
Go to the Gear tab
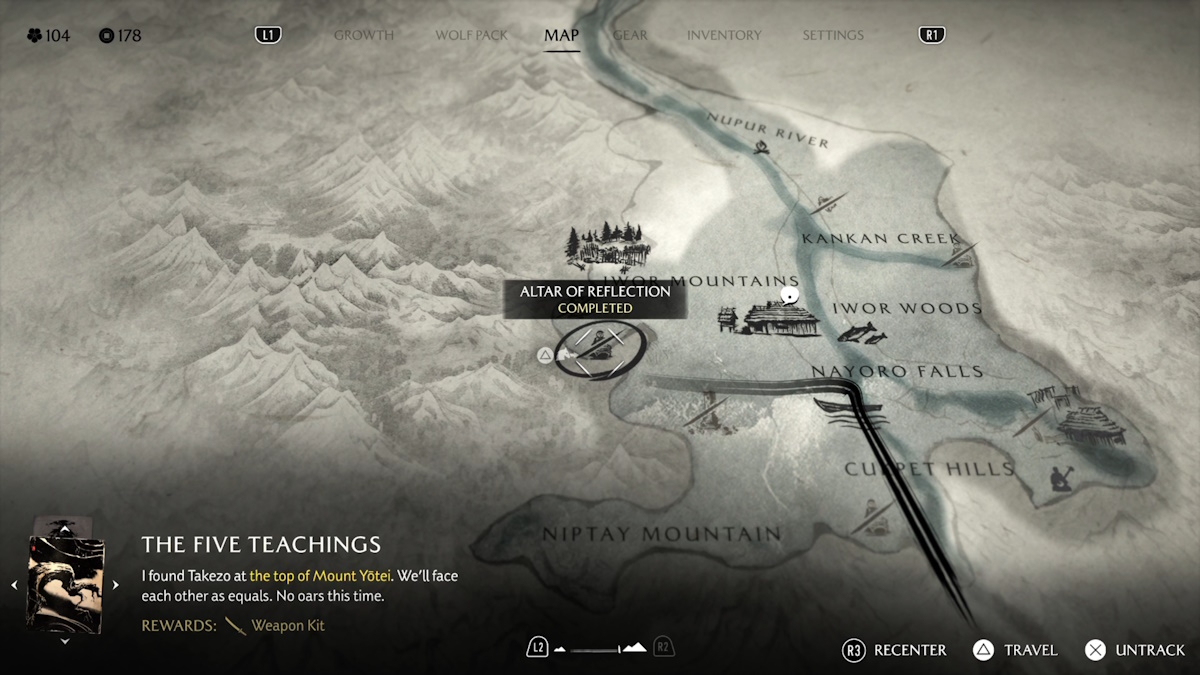(x=630, y=35)
